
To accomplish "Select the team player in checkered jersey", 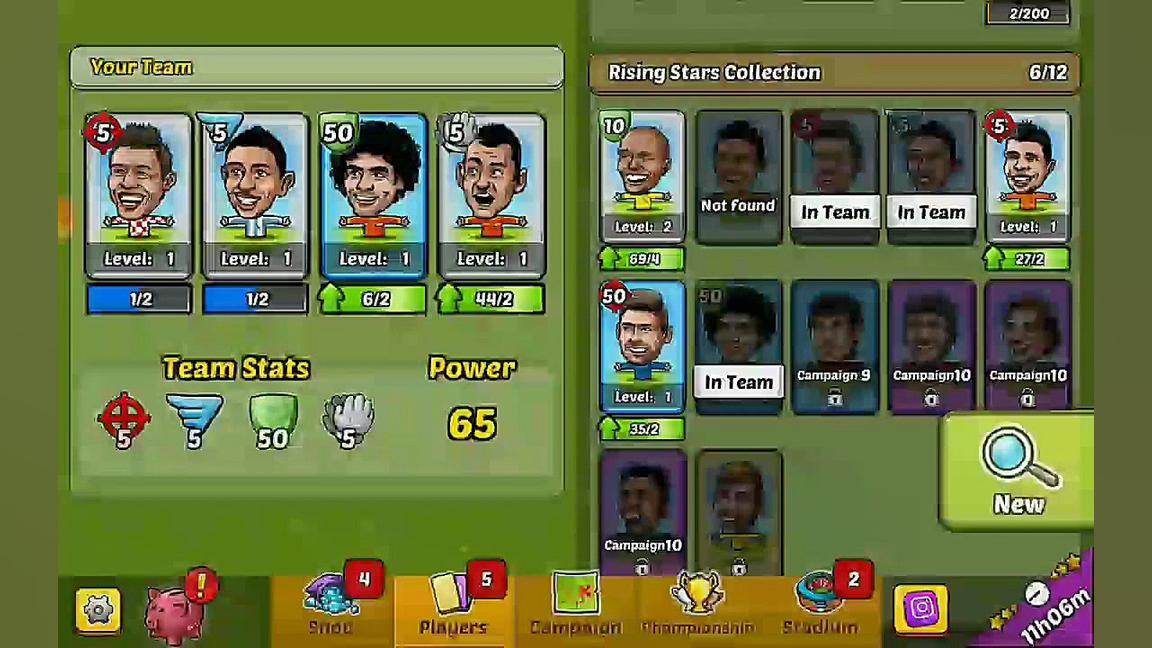I will tap(139, 195).
